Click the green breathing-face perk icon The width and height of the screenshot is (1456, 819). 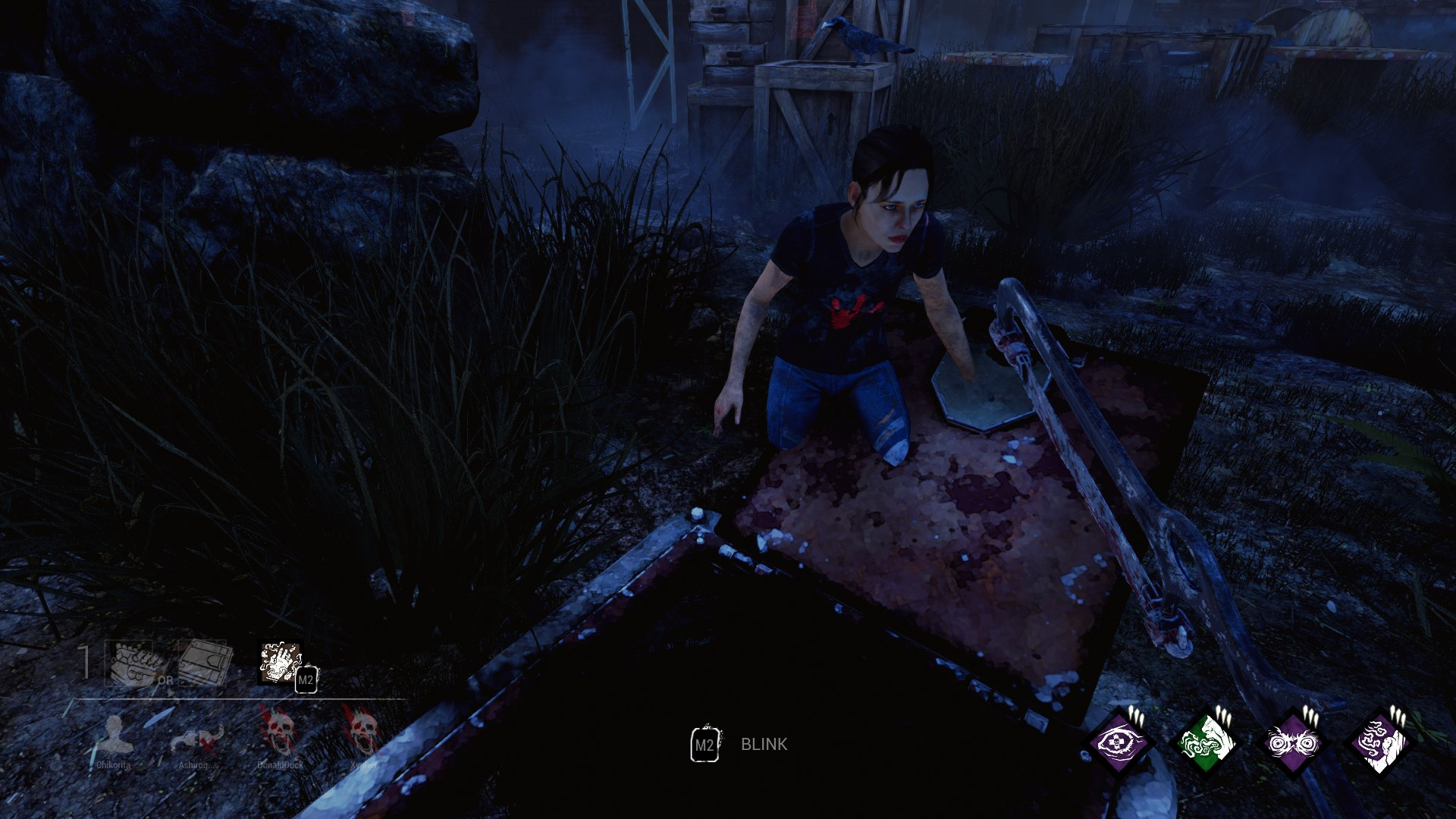click(x=1207, y=742)
